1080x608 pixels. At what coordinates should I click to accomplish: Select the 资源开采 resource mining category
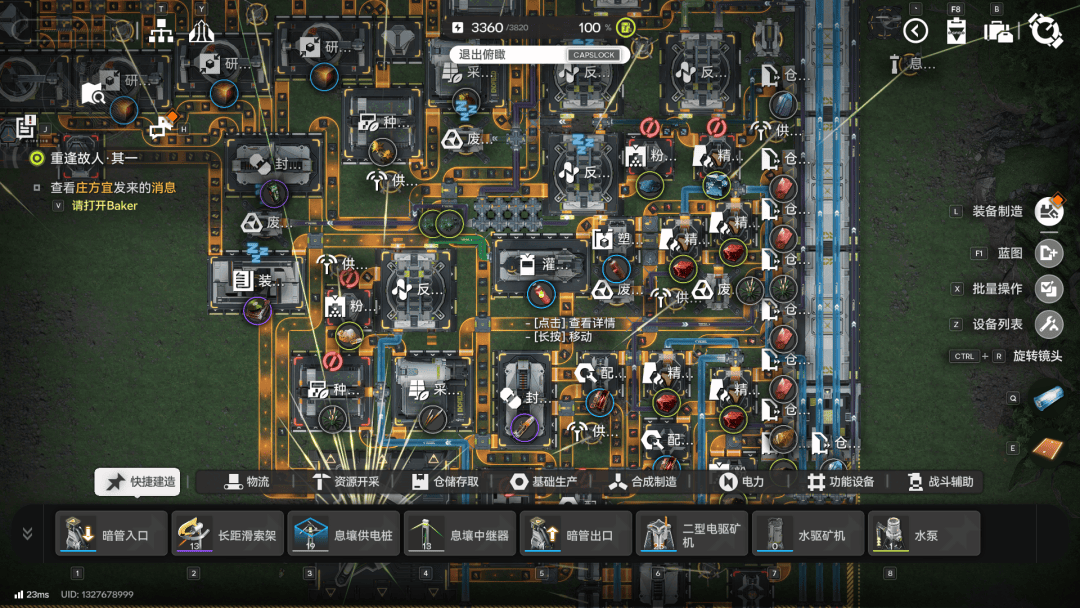[x=345, y=482]
